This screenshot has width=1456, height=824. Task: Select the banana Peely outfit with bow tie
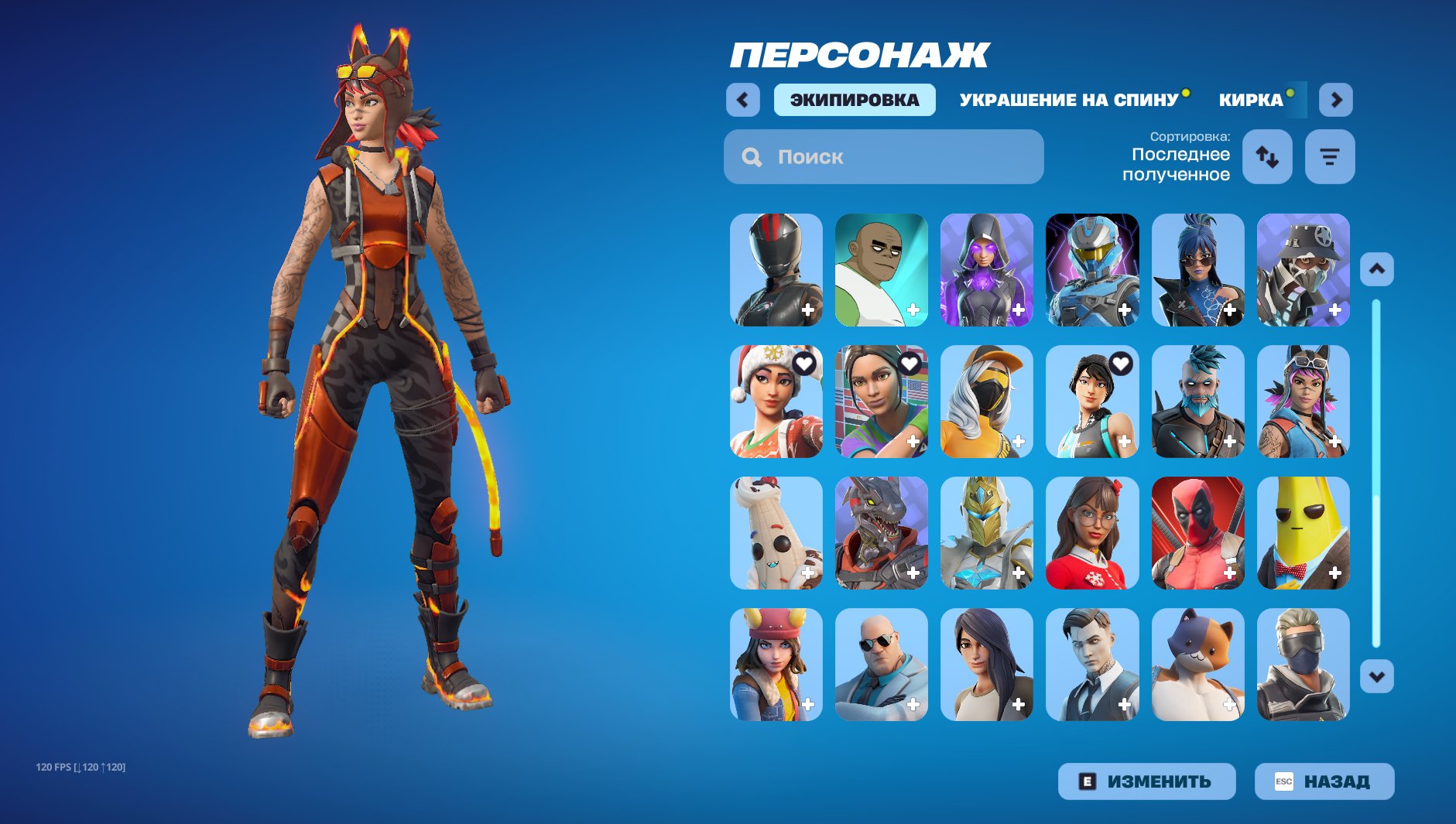[1303, 534]
